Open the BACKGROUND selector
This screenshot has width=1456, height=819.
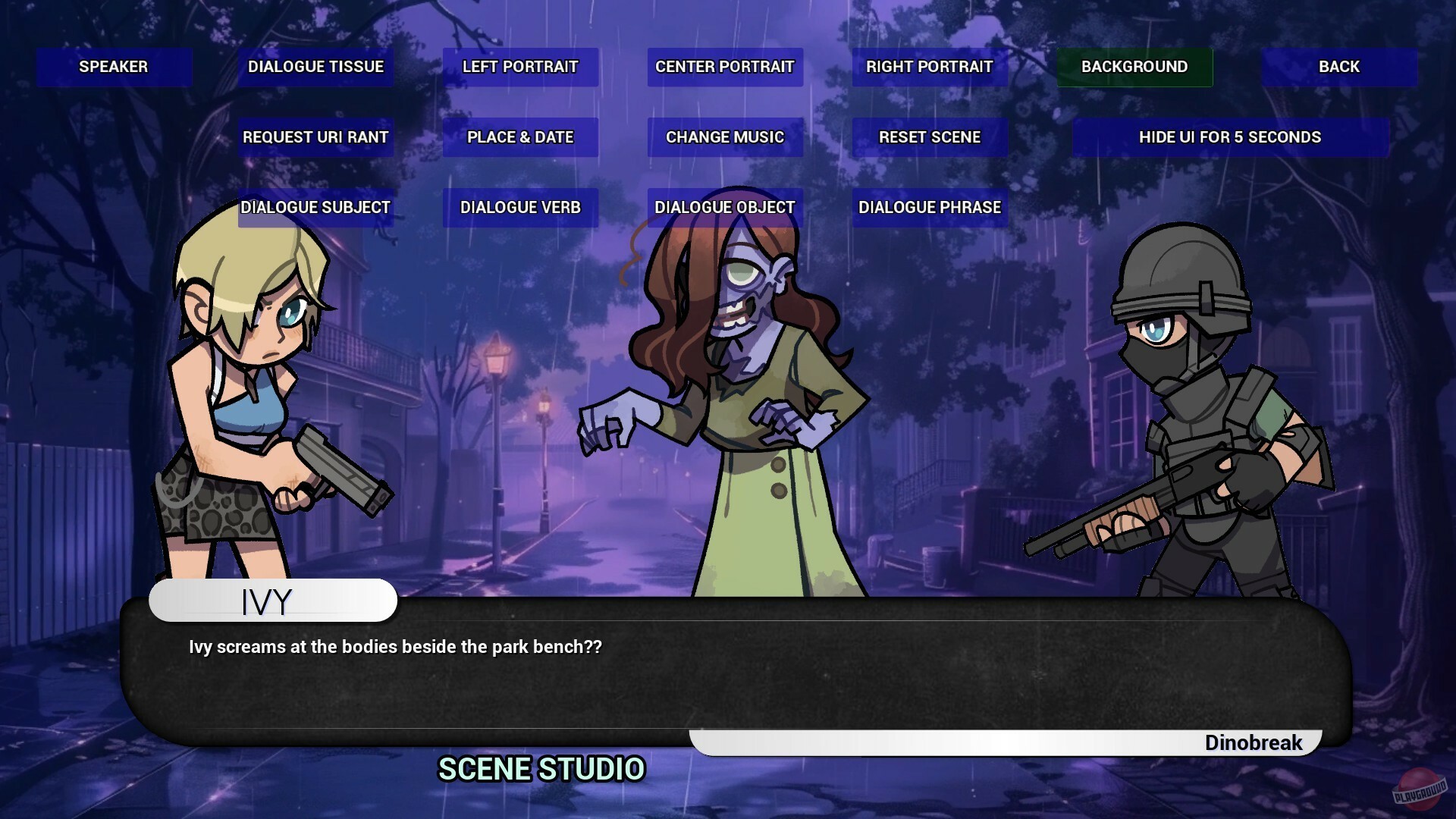1134,67
